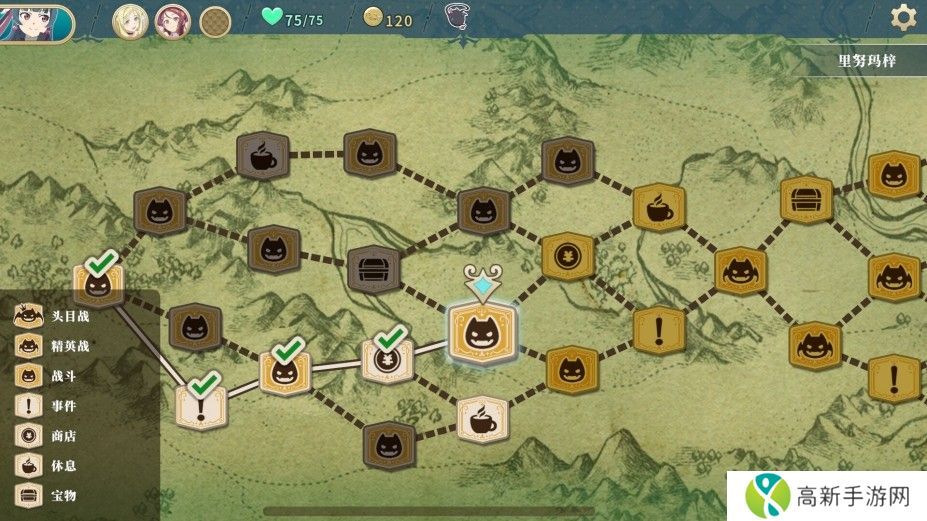Open the blonde party member portrait
927x521 pixels.
[x=130, y=20]
